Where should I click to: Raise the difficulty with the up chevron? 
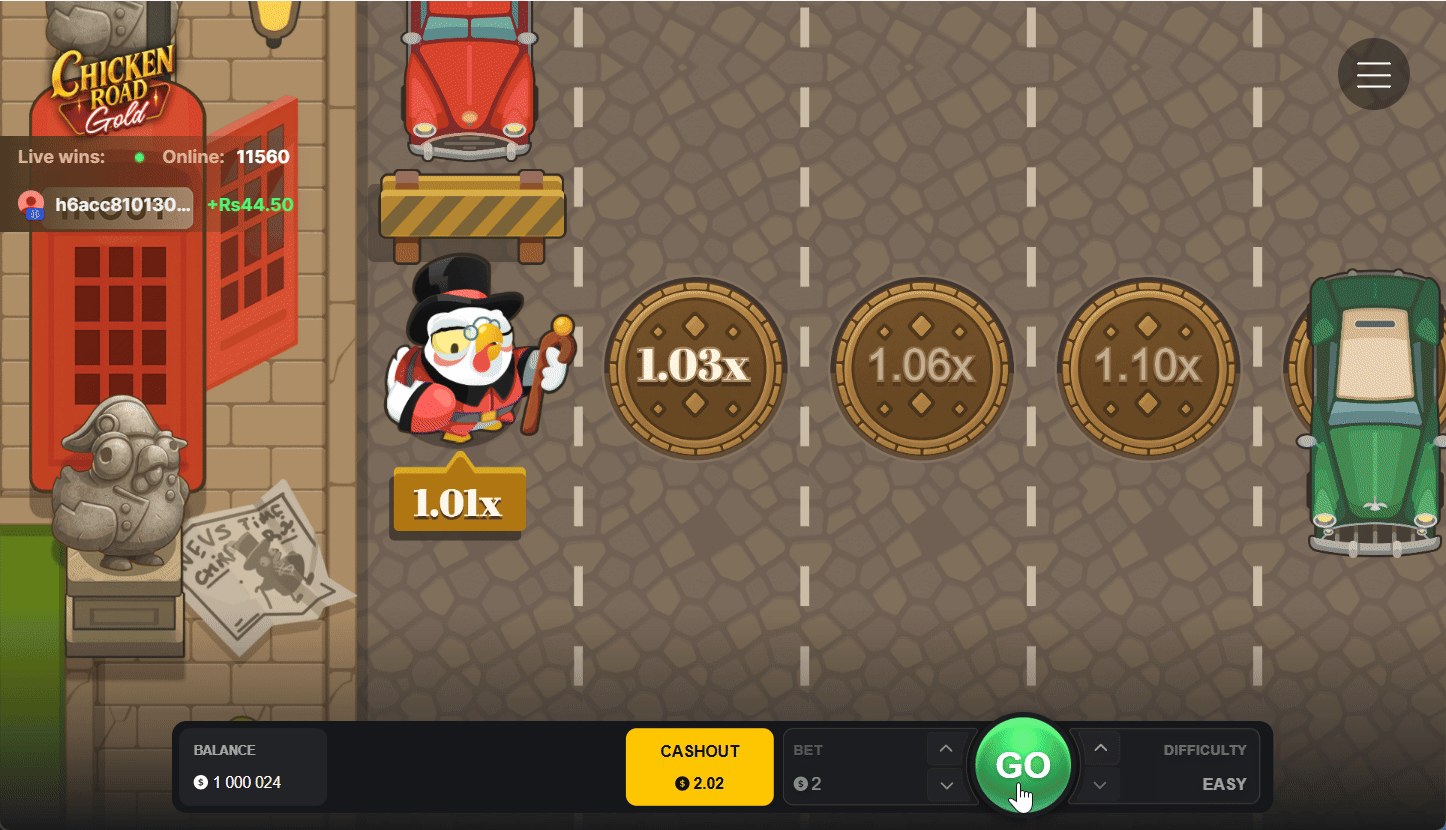tap(1099, 747)
